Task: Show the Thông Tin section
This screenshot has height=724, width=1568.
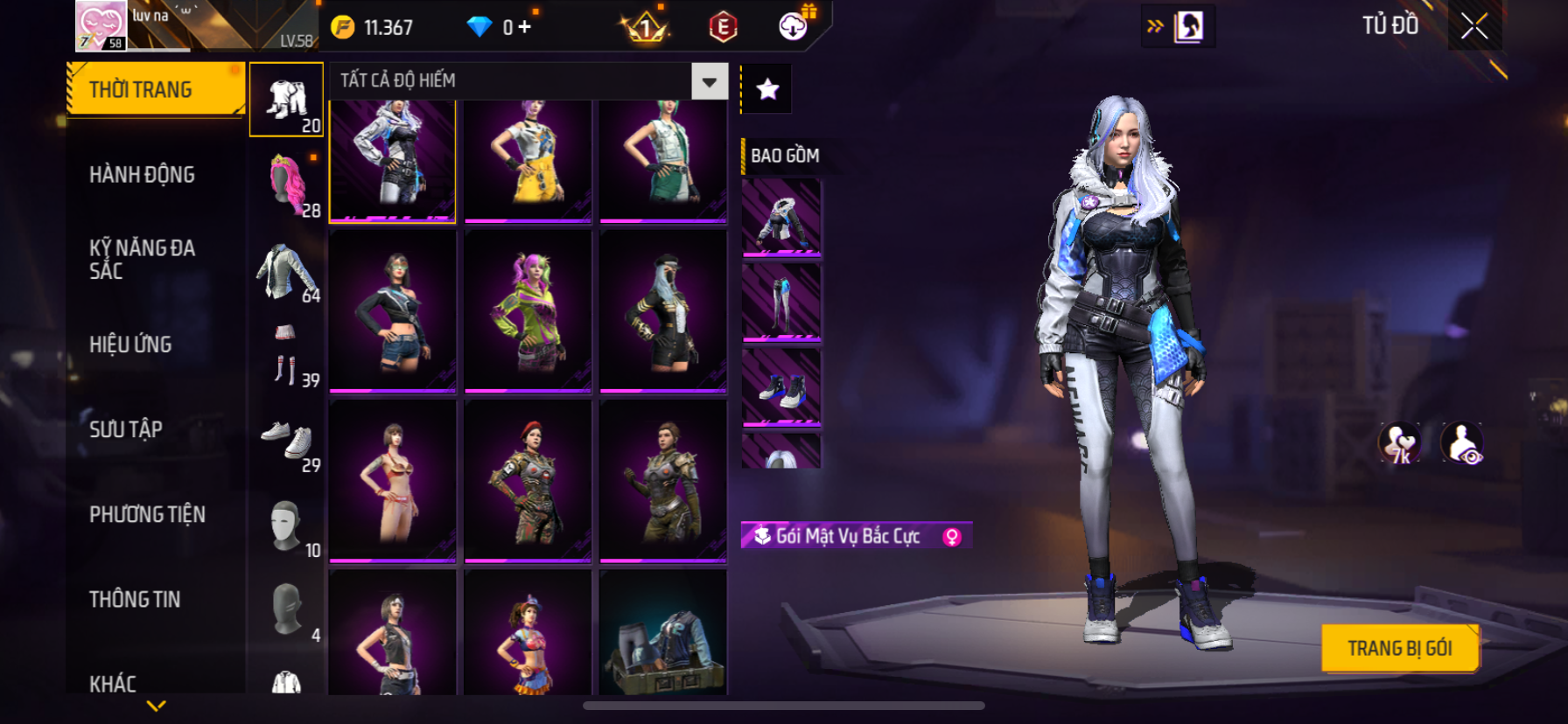Action: point(135,599)
